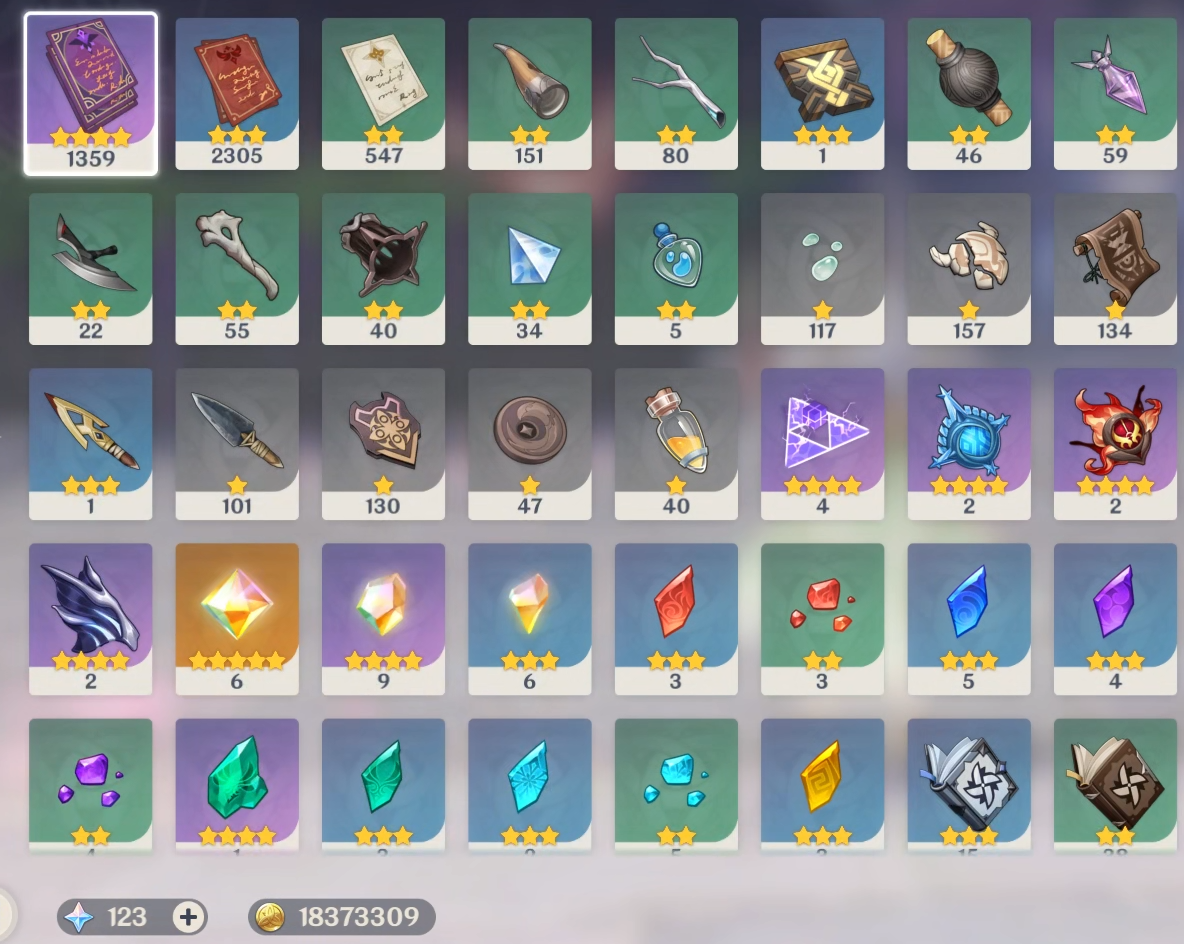Click the plus button beside 123 gems

coord(188,917)
